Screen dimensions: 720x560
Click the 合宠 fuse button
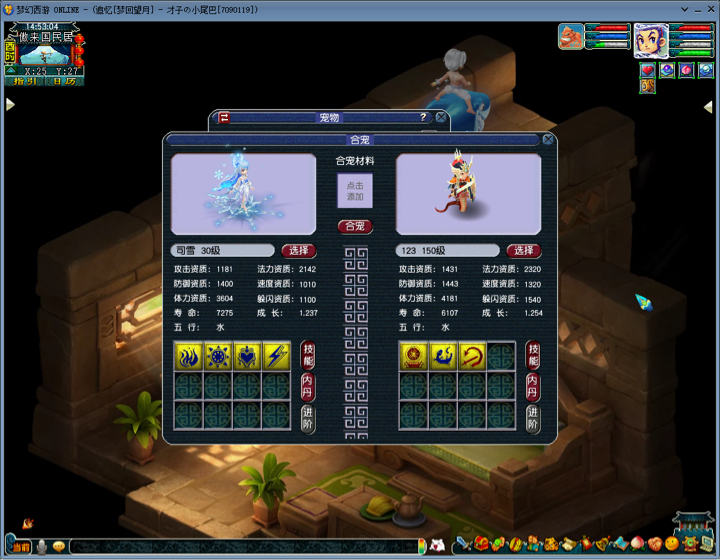click(355, 226)
